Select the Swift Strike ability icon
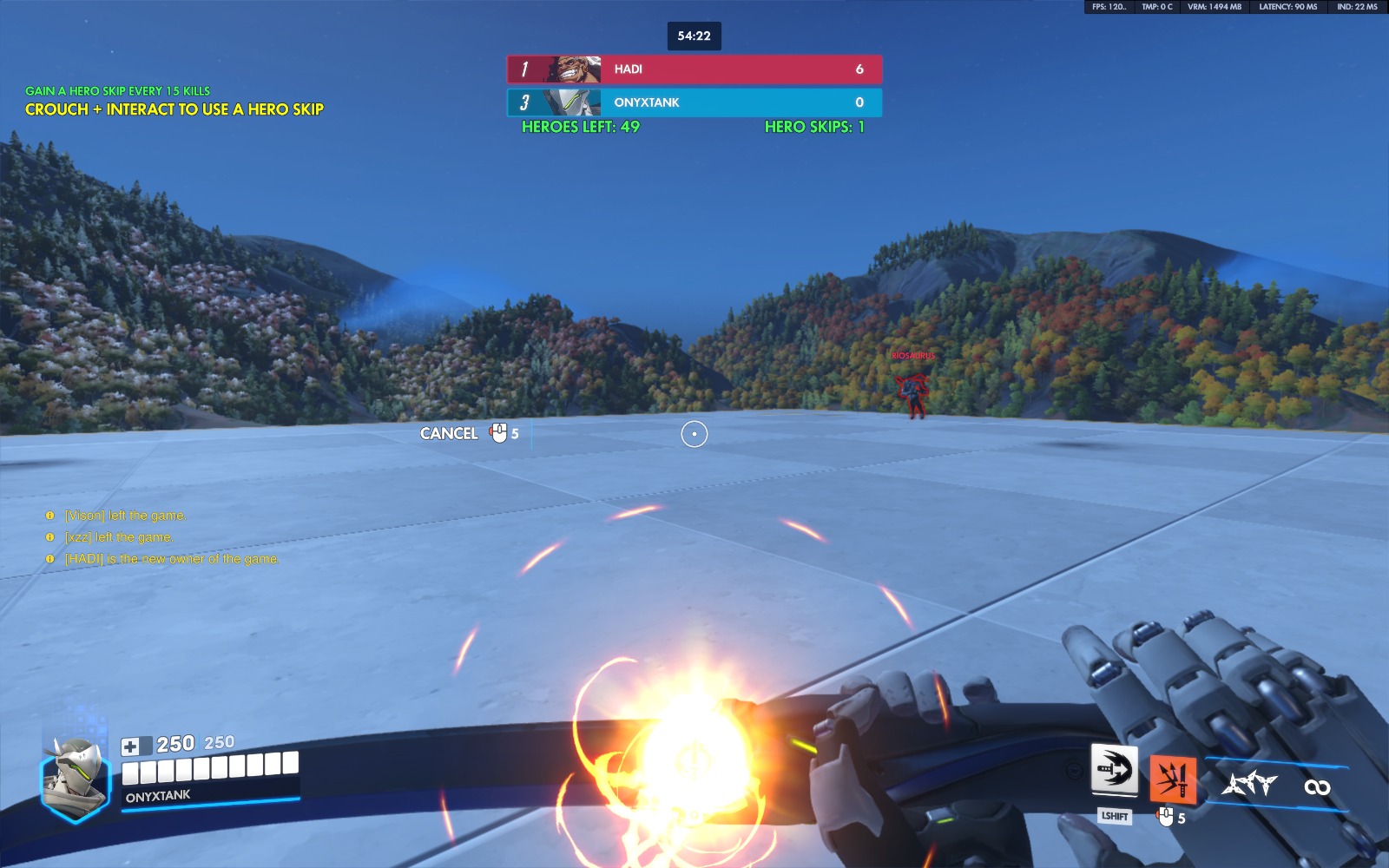The image size is (1389, 868). click(1116, 768)
